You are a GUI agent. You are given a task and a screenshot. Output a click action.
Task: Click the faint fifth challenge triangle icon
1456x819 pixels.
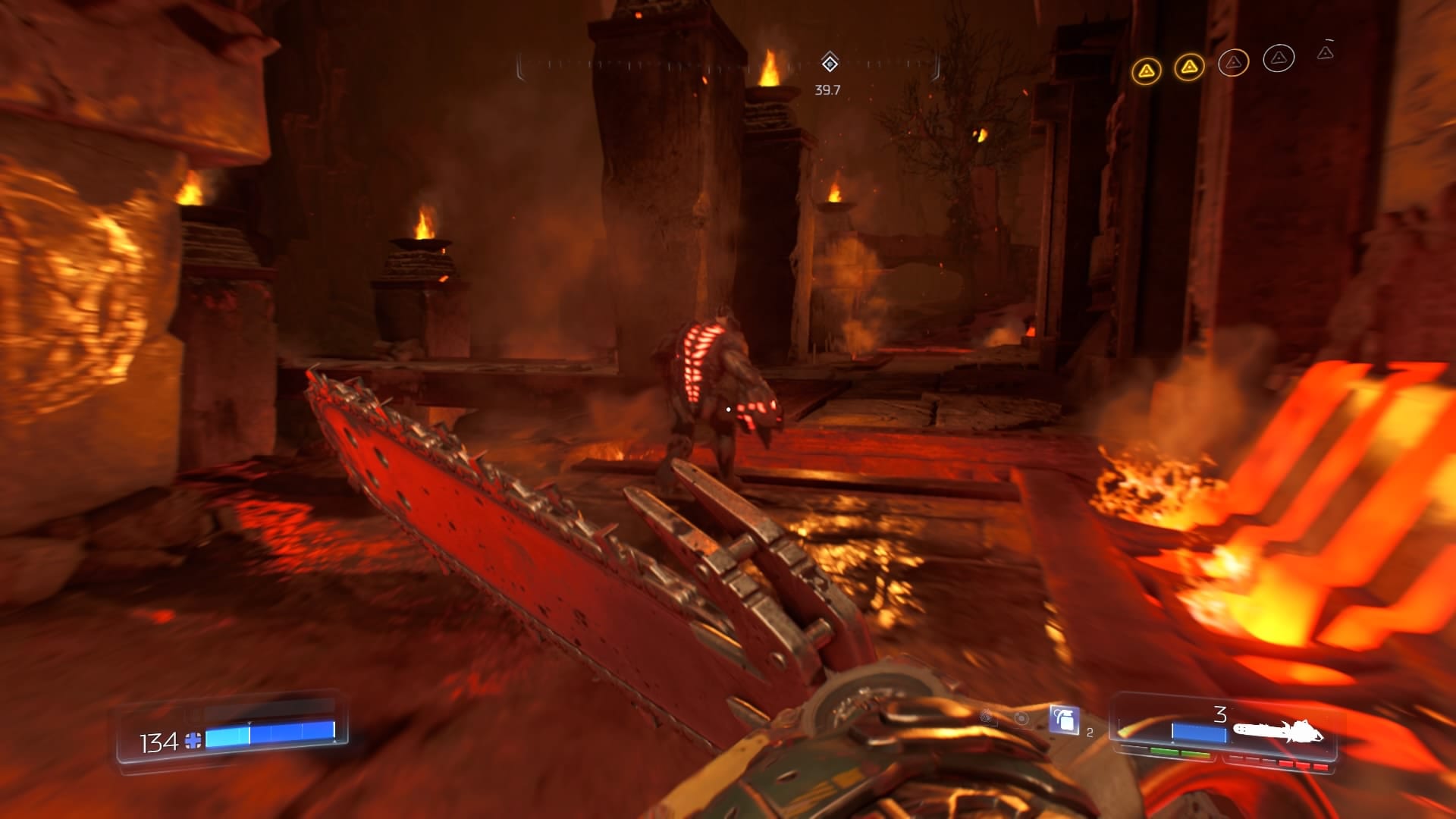1324,54
